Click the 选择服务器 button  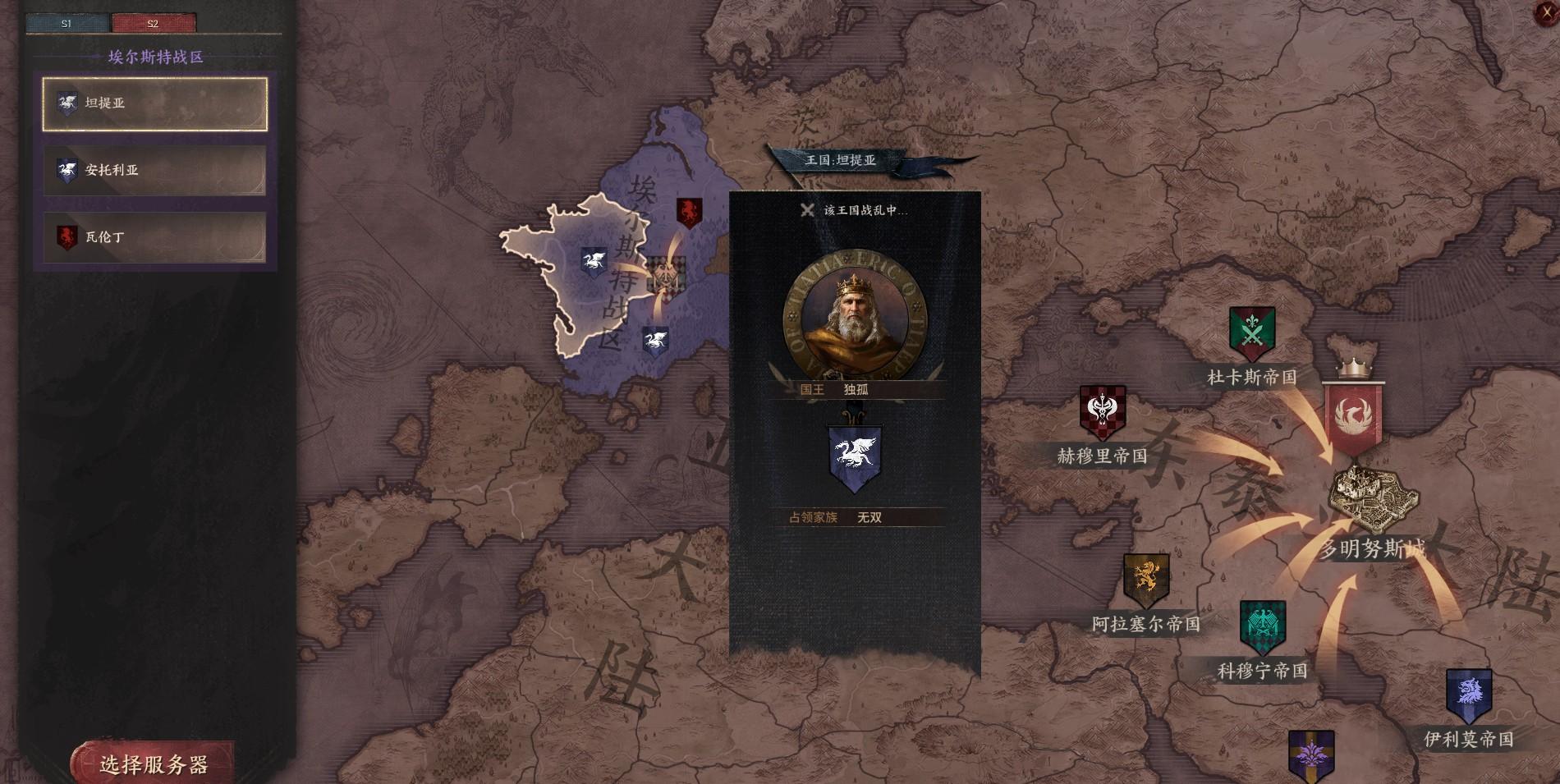click(x=154, y=764)
